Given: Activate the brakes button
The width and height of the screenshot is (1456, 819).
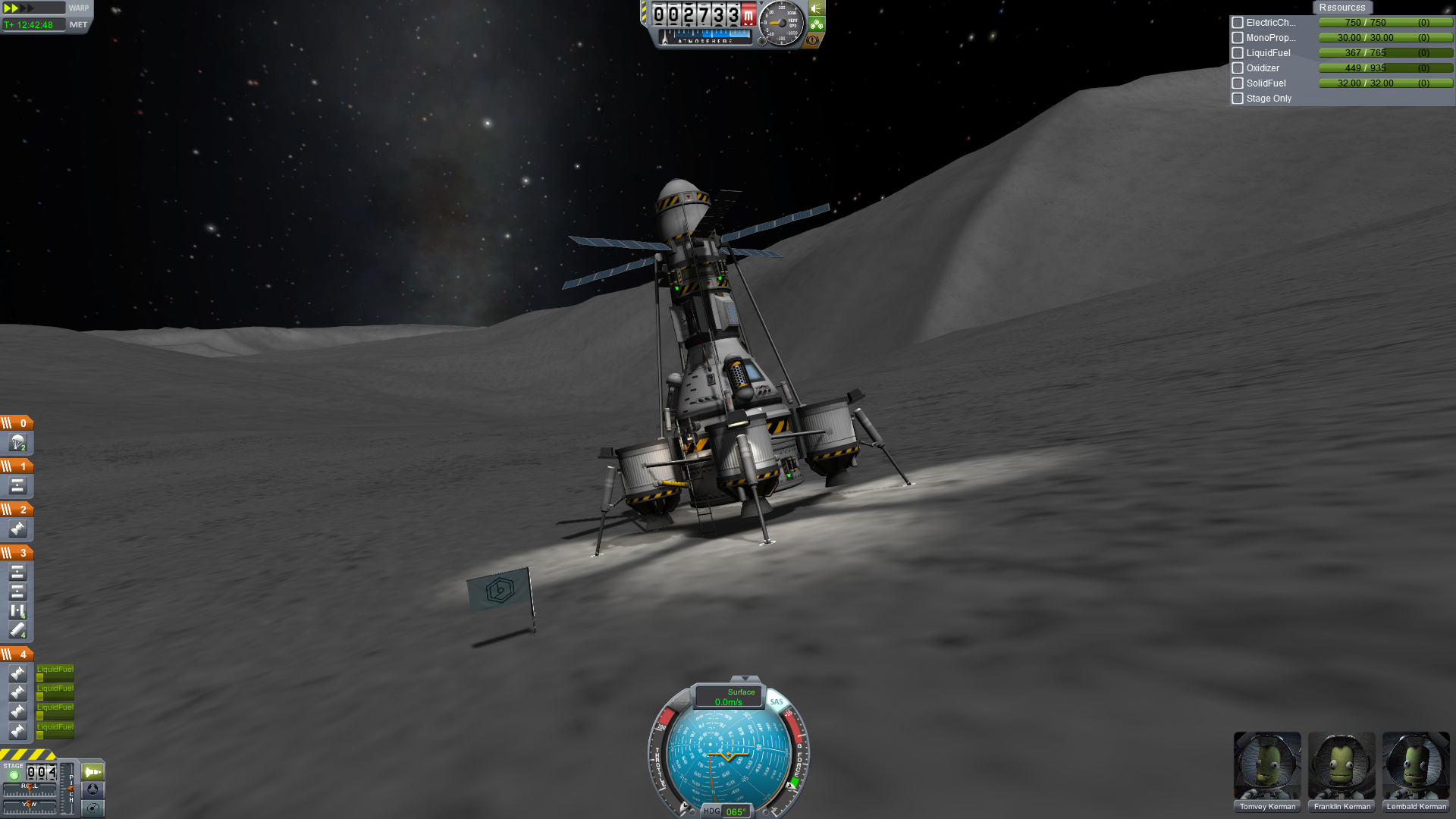Looking at the screenshot, I should [813, 40].
